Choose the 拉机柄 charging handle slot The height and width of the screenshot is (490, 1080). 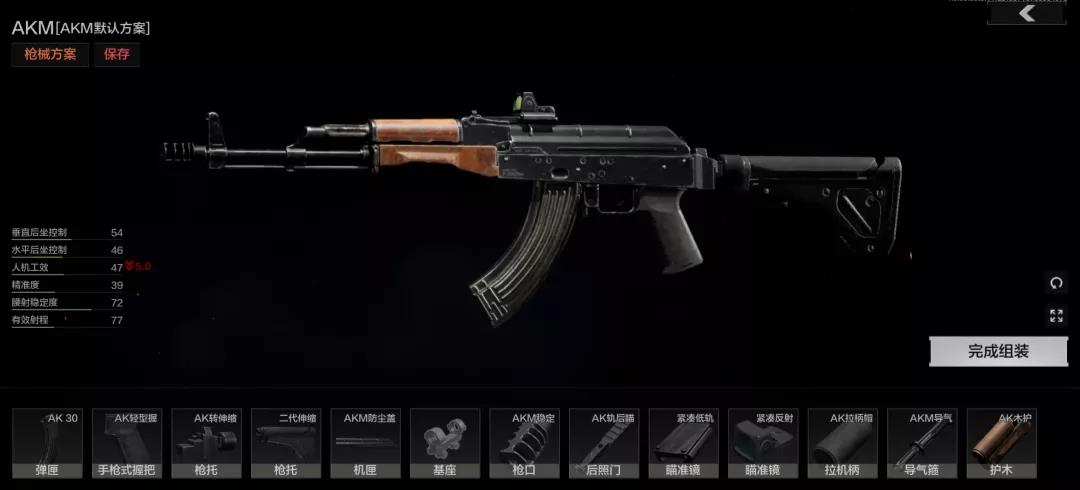click(842, 443)
